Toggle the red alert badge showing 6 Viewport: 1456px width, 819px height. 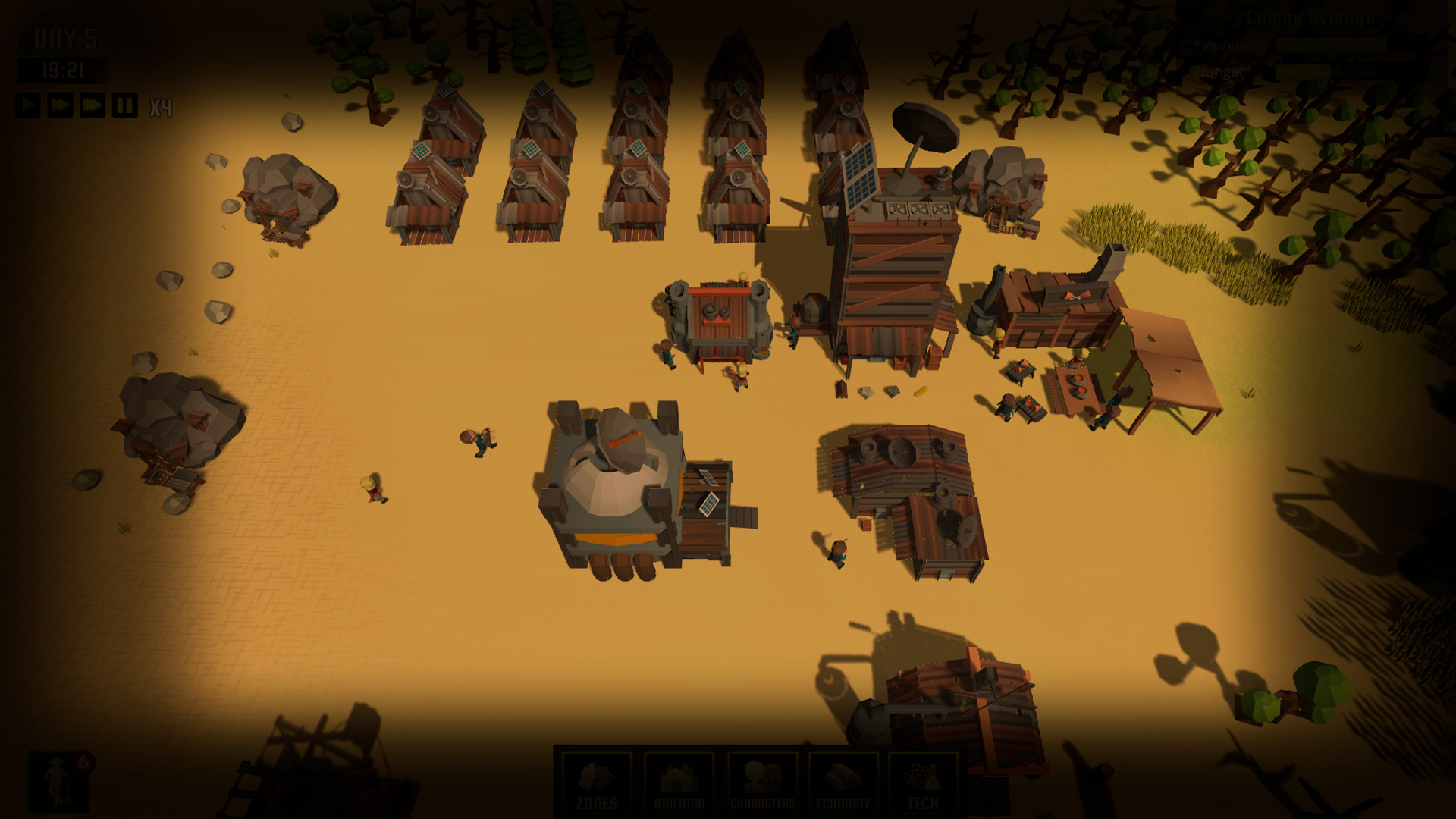83,762
